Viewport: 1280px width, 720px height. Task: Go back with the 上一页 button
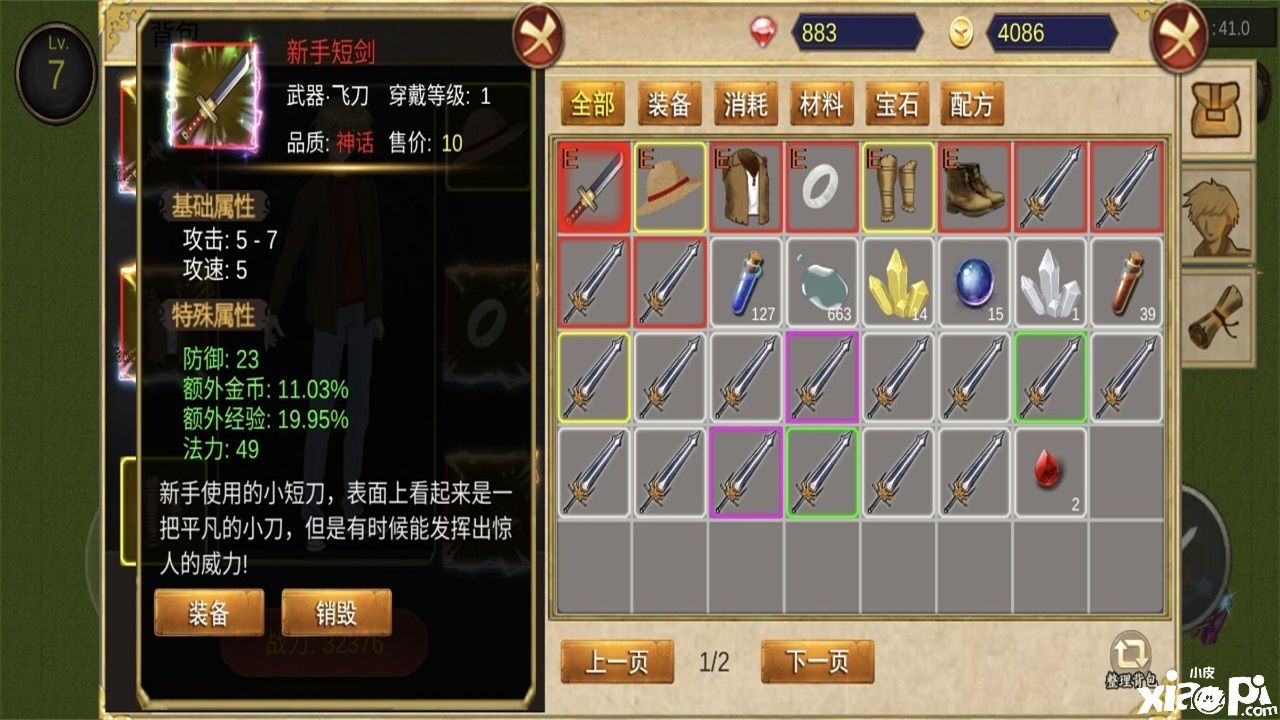point(618,662)
